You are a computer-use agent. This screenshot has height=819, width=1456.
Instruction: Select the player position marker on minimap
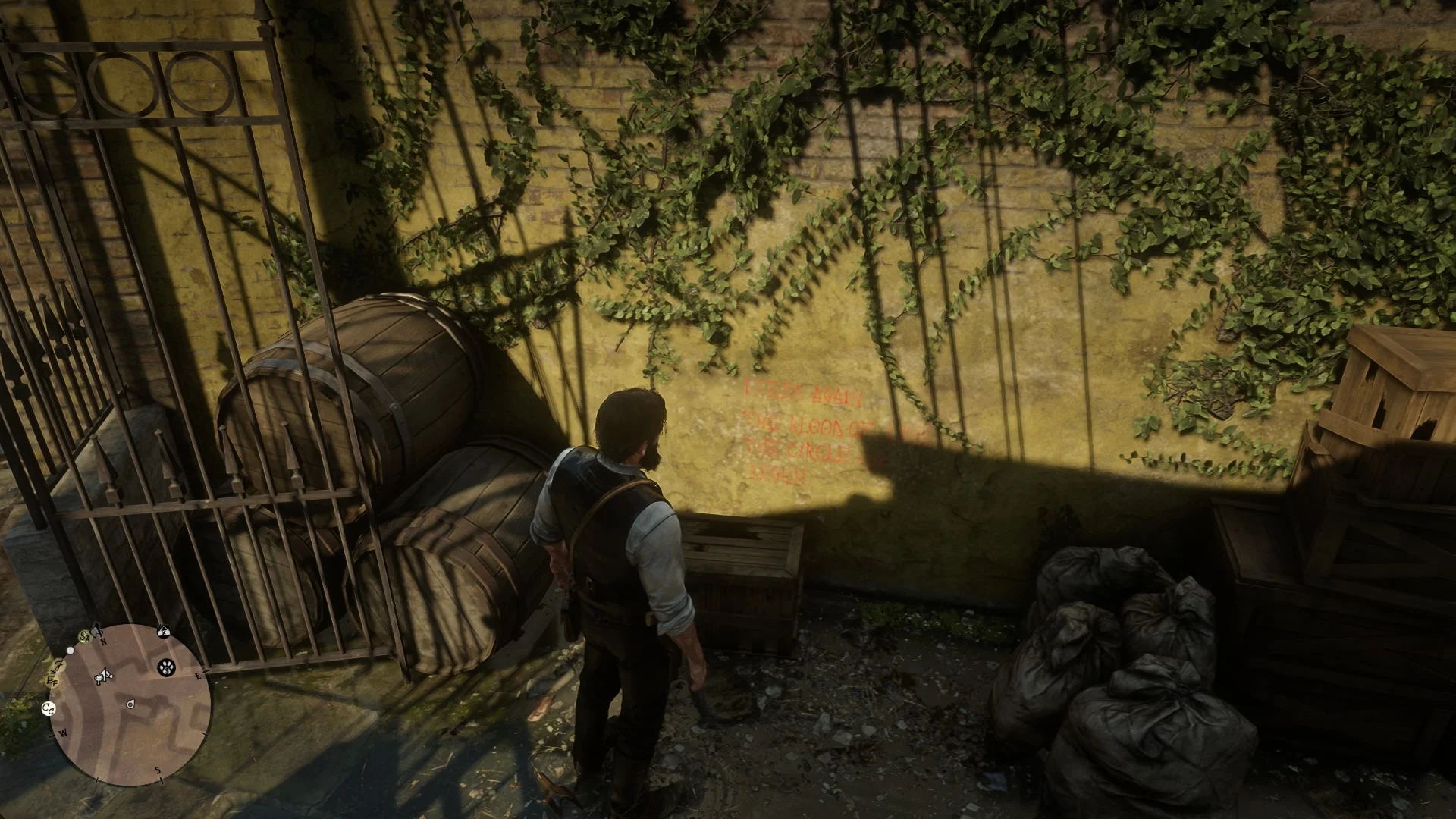coord(130,705)
